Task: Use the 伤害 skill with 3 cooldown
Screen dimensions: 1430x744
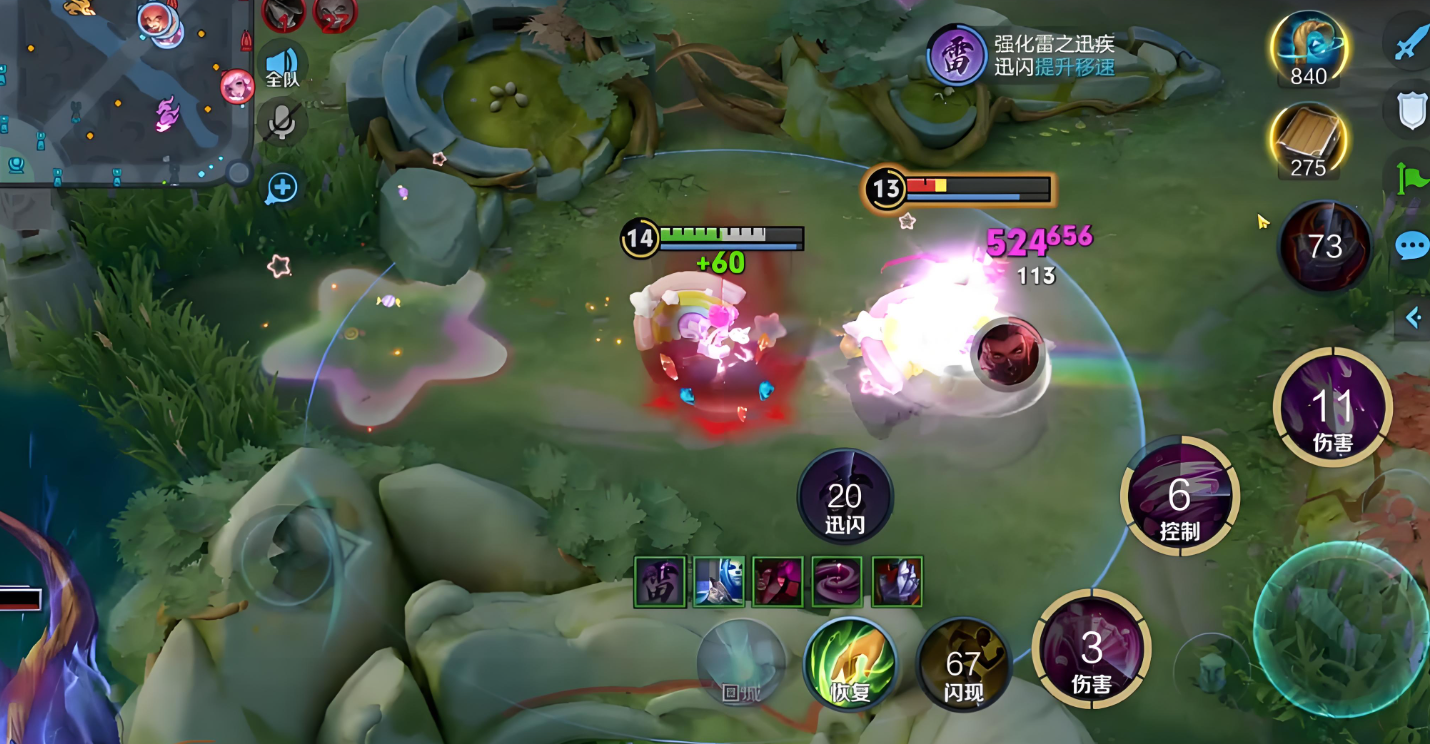Action: pos(1091,650)
